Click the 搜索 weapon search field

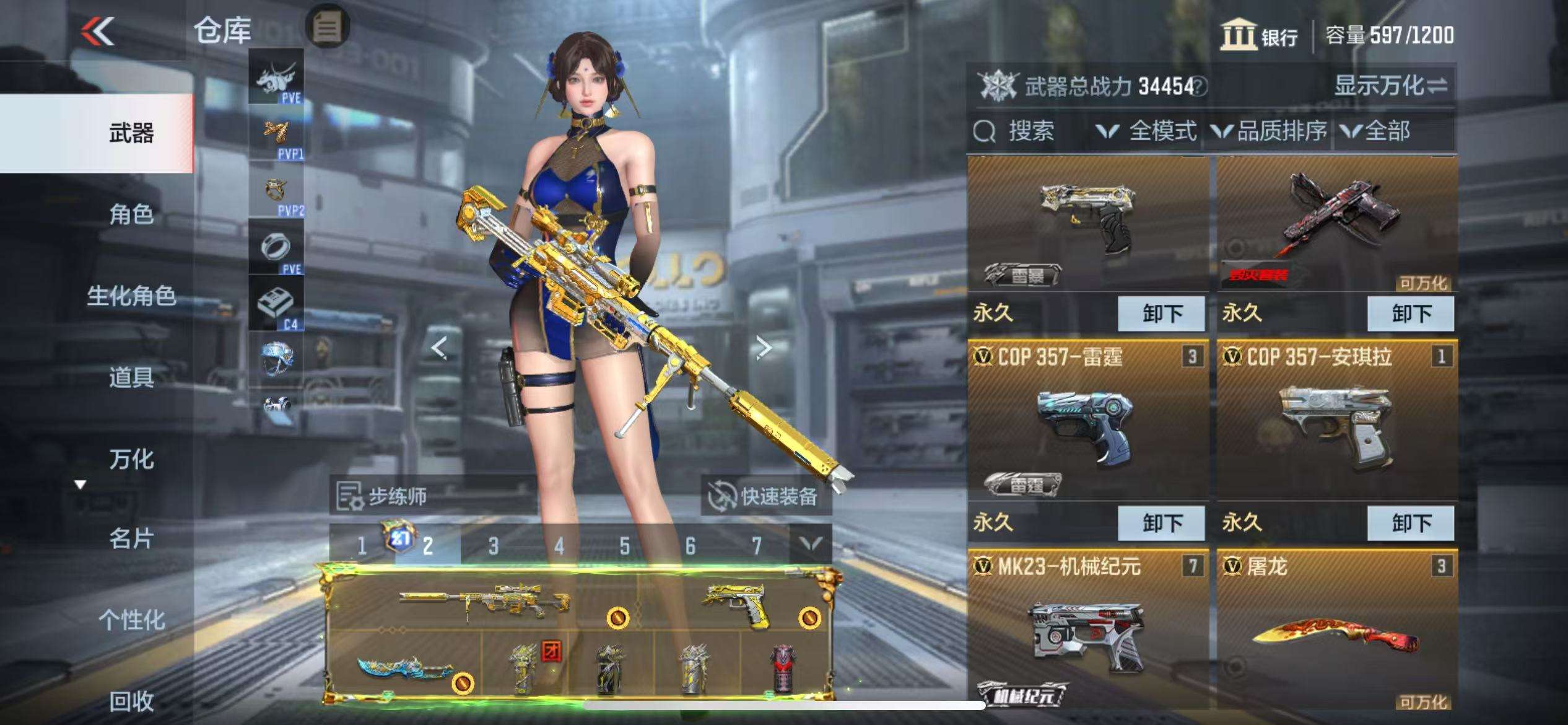click(1030, 131)
